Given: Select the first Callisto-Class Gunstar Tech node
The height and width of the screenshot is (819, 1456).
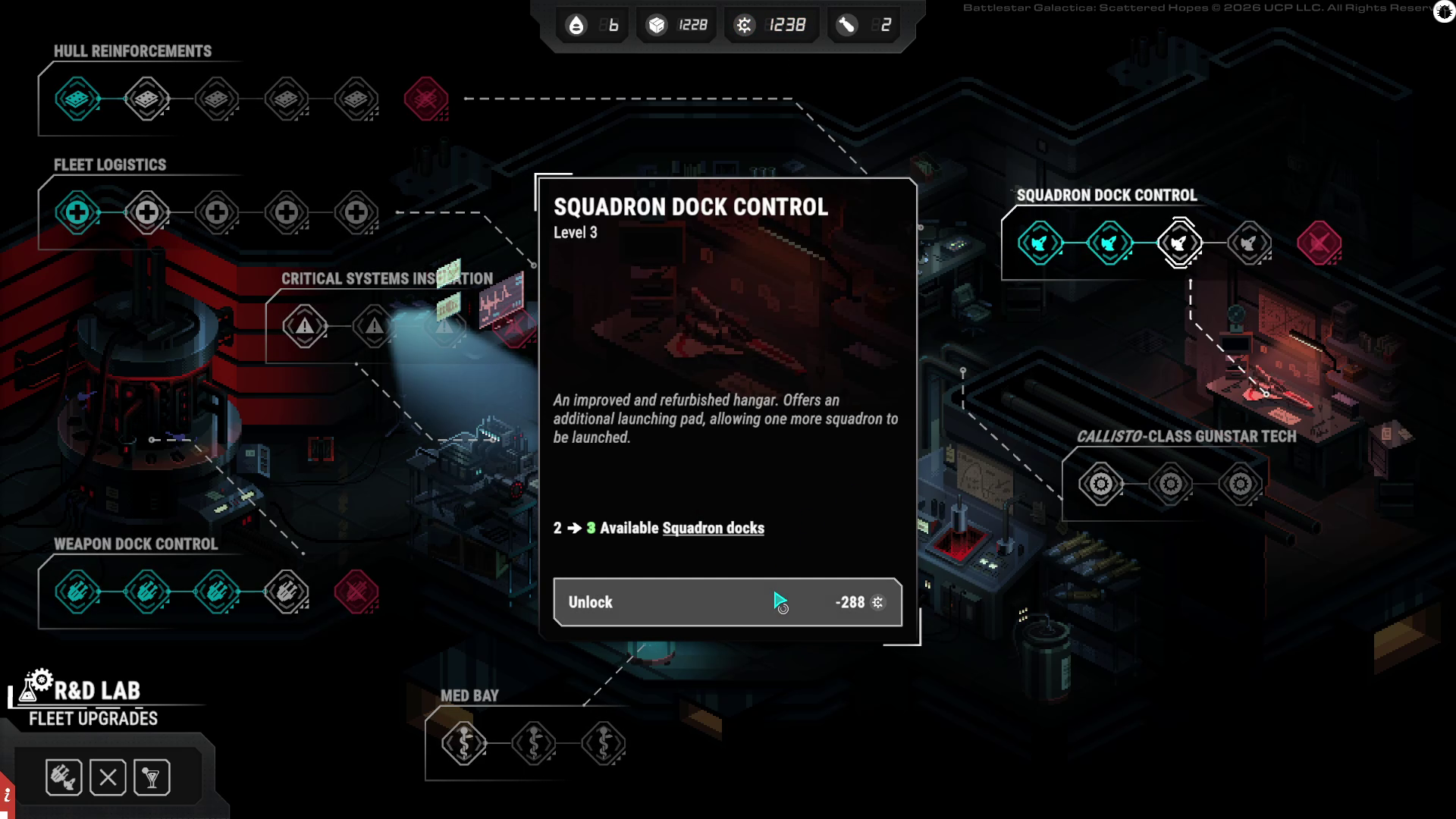Looking at the screenshot, I should click(x=1100, y=484).
